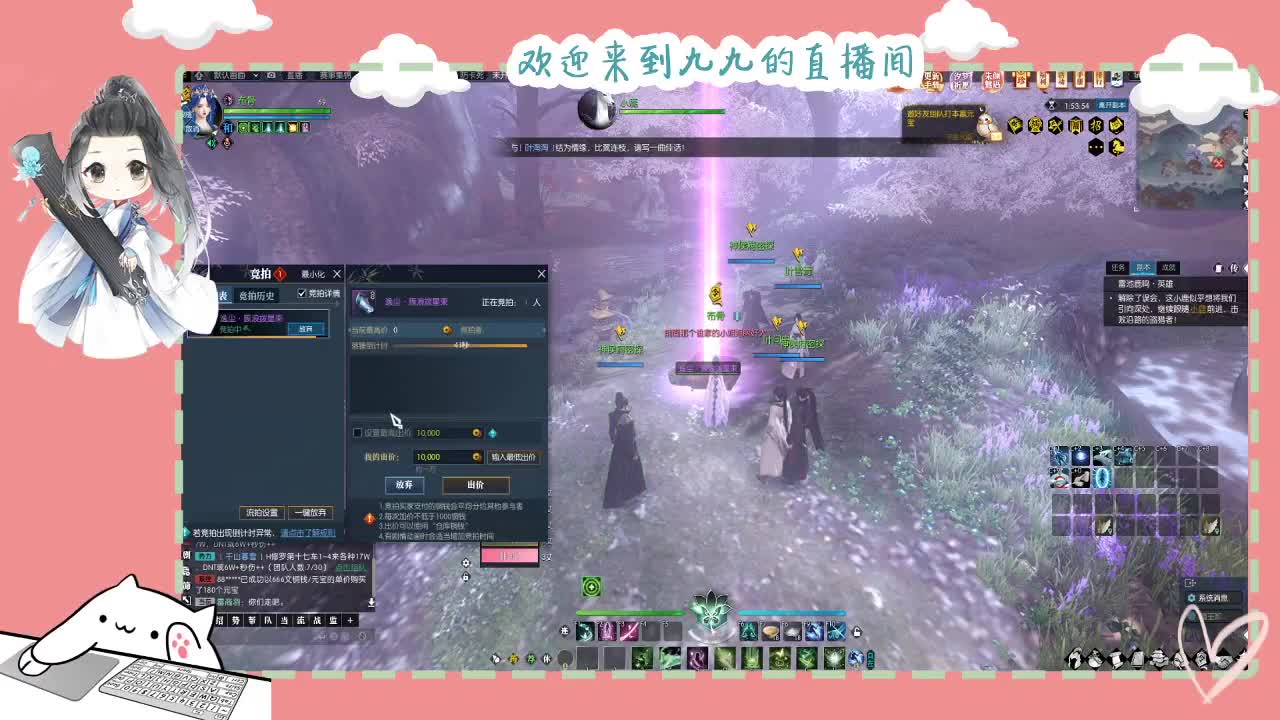The height and width of the screenshot is (720, 1280).
Task: Click the 10,000 bid amount input field
Action: point(429,456)
